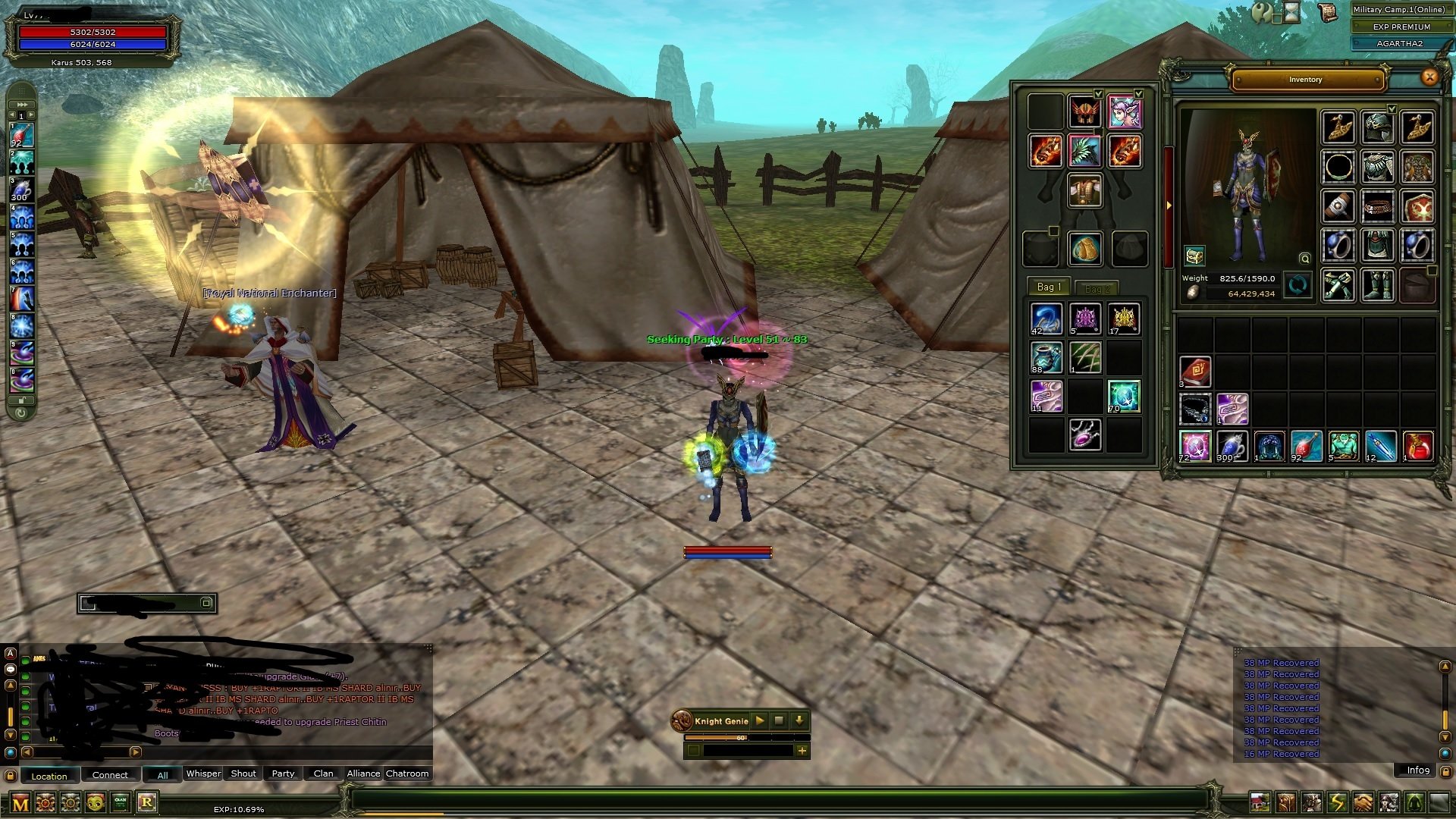Click the Knight Genie medallion icon
Image resolution: width=1456 pixels, height=819 pixels.
point(682,720)
